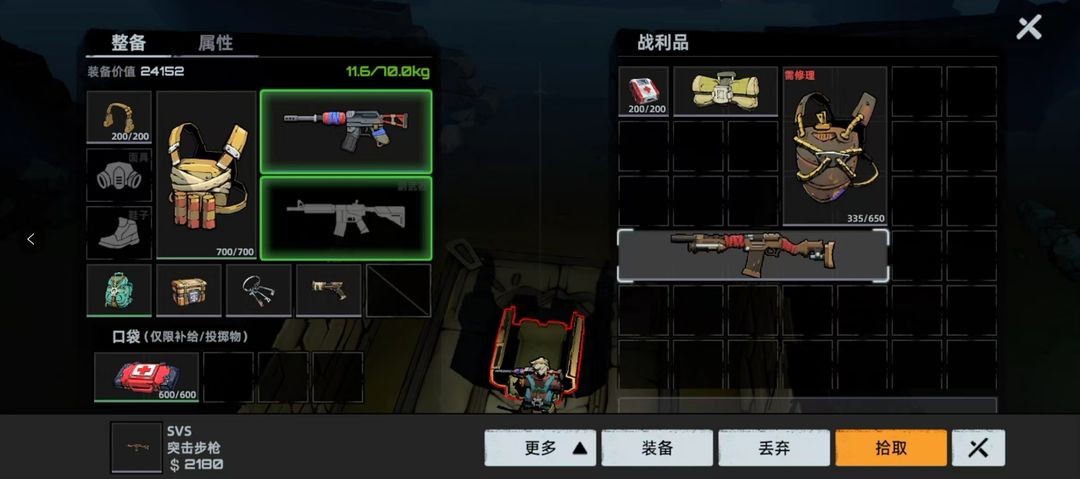1080x479 pixels.
Task: Tap the 装备 equip button
Action: point(657,448)
